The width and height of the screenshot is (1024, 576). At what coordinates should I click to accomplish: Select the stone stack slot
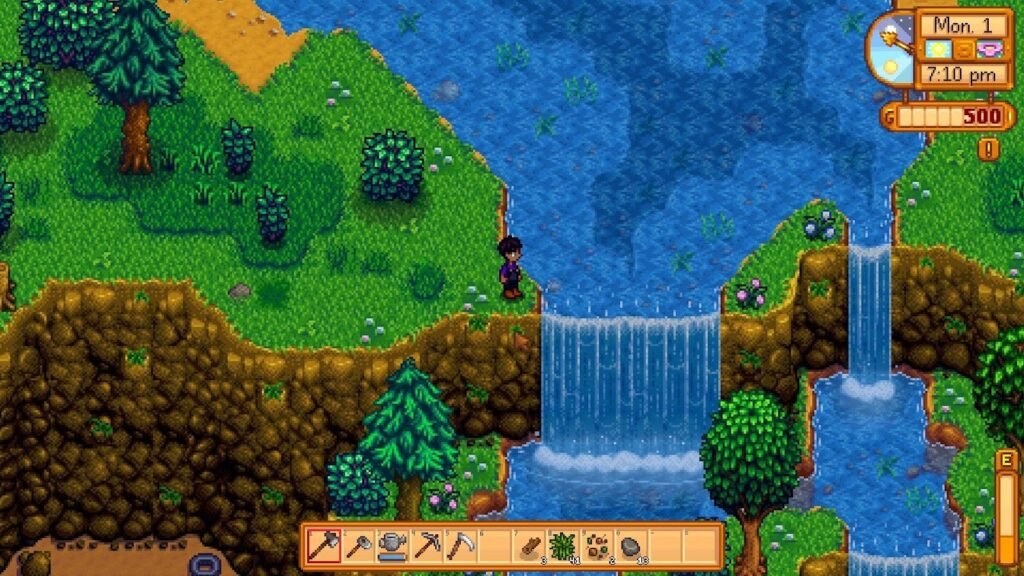coord(631,546)
